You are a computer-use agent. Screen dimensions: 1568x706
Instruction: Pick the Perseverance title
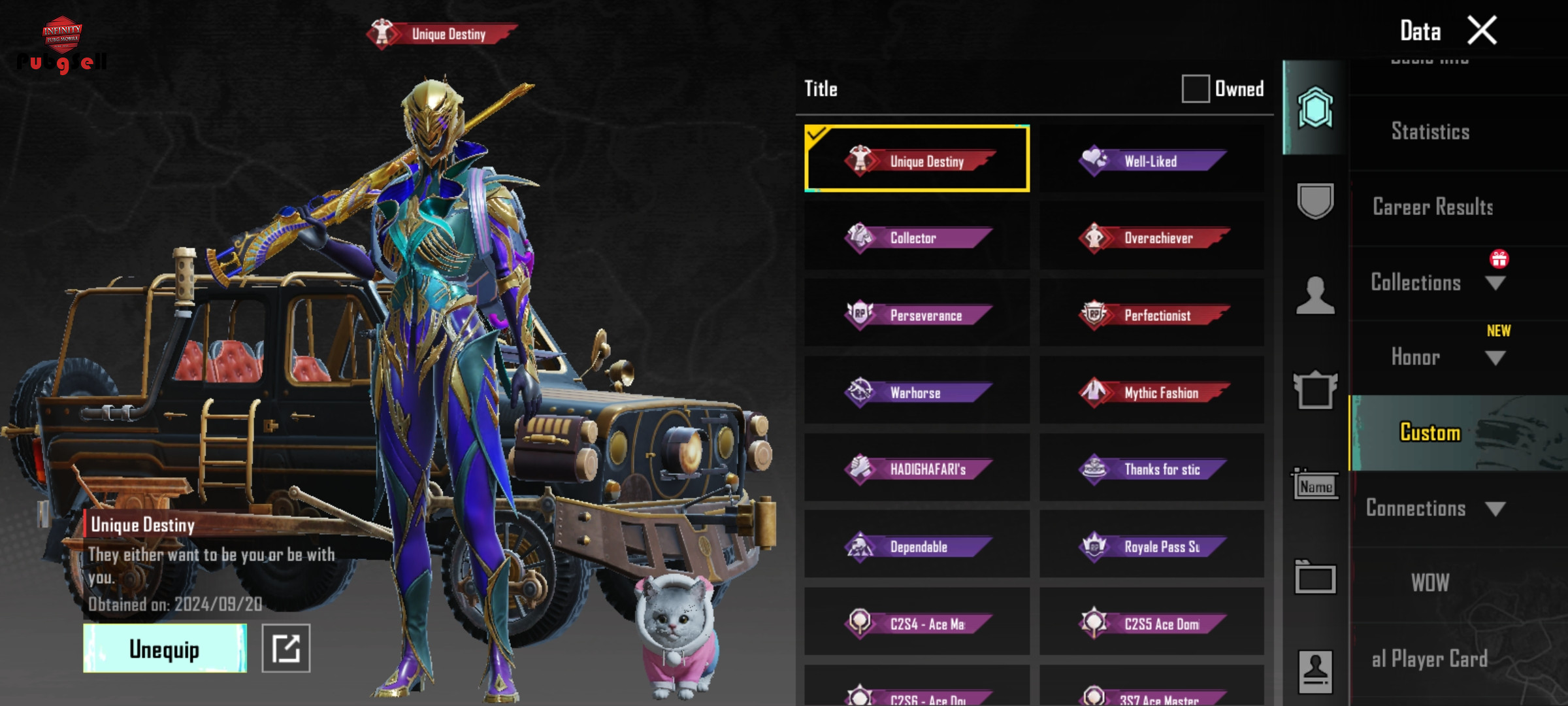(x=917, y=315)
